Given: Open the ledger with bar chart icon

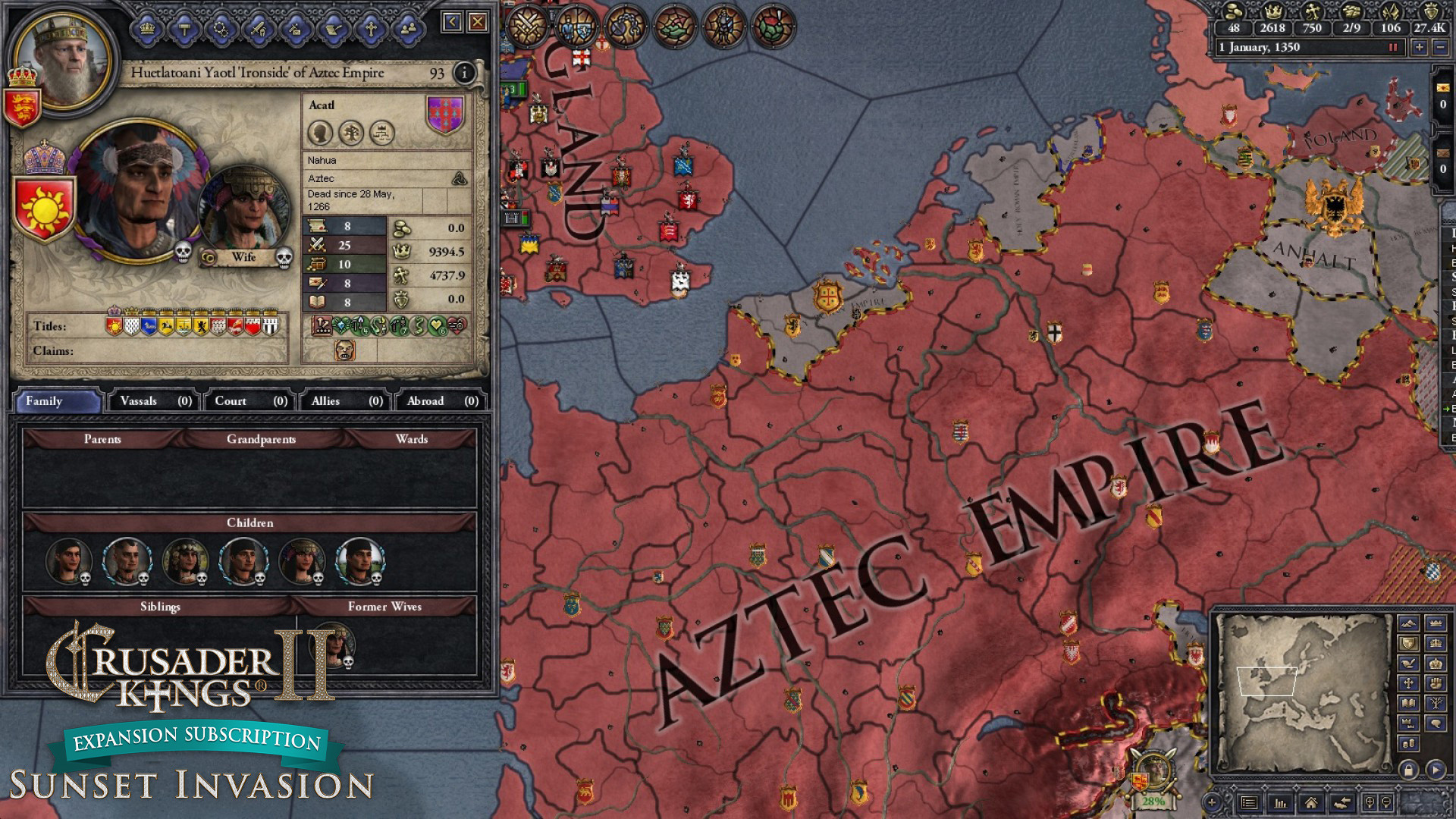Looking at the screenshot, I should 1280,802.
